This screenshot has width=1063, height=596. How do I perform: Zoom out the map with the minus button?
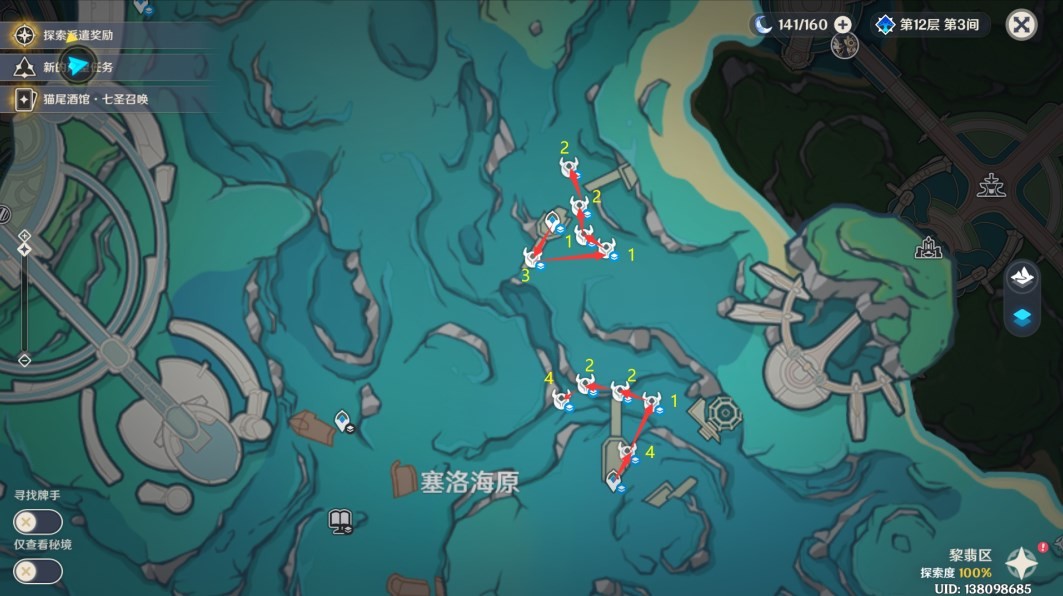point(25,358)
